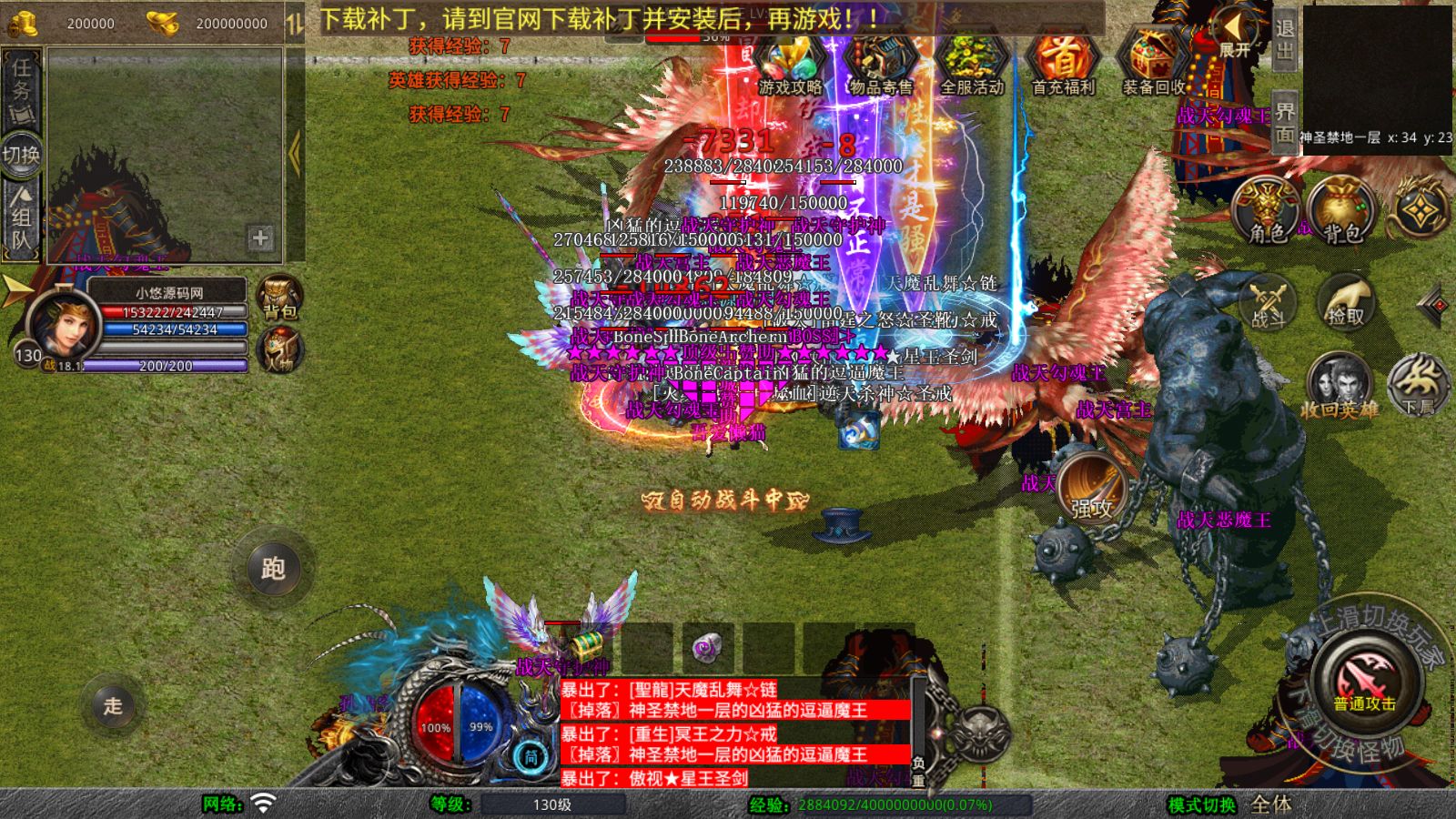Open the 游戏攻略 game guide icon

790,66
